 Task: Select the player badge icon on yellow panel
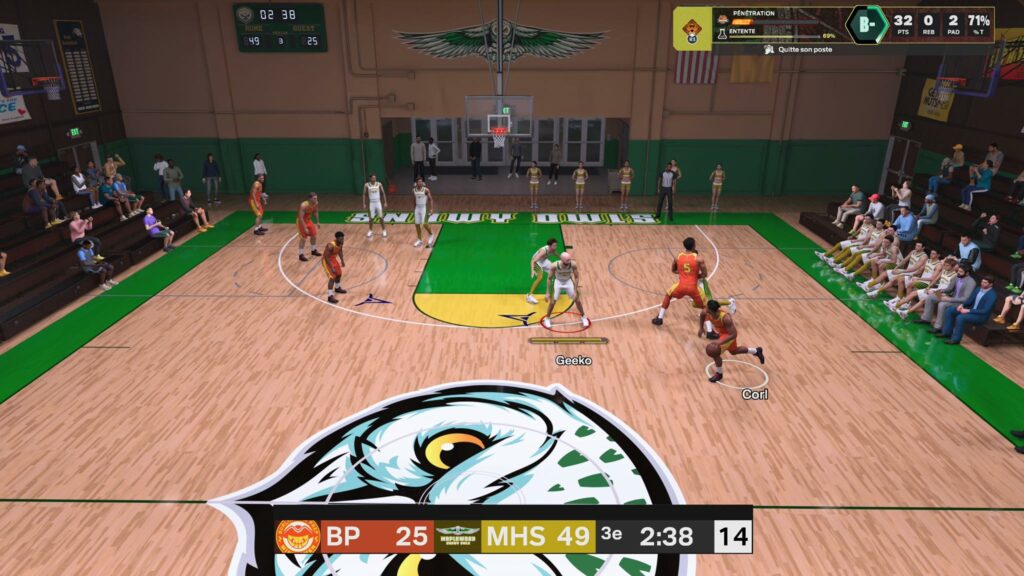(692, 29)
